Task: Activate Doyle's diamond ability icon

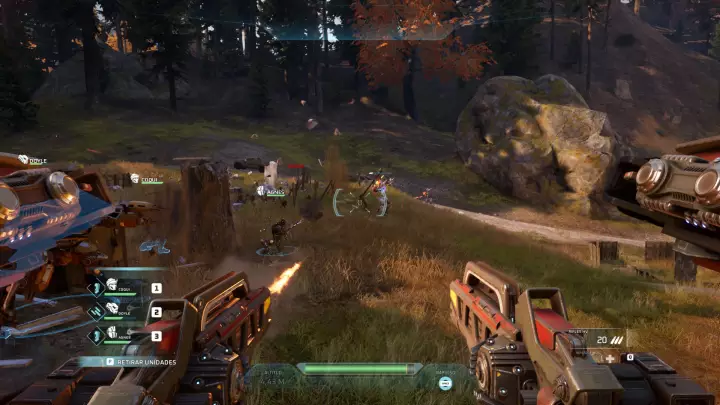Action: coord(97,312)
